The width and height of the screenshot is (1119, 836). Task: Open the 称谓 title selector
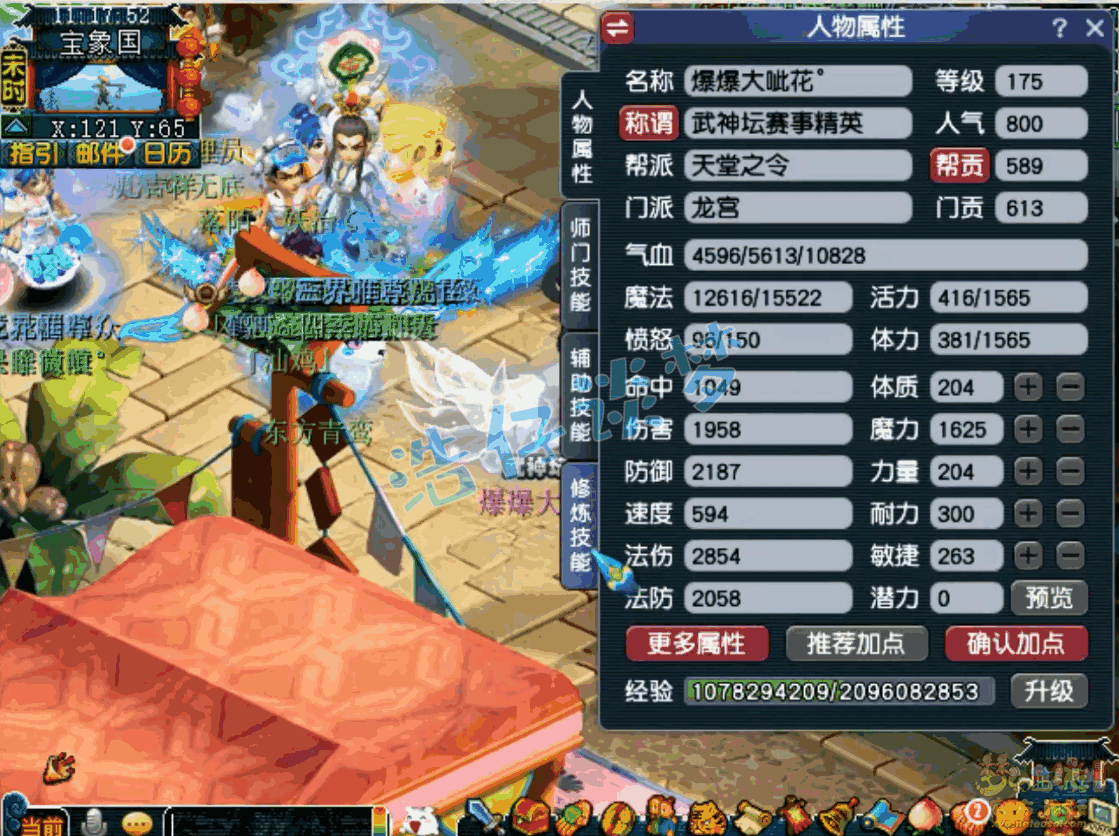tap(648, 123)
